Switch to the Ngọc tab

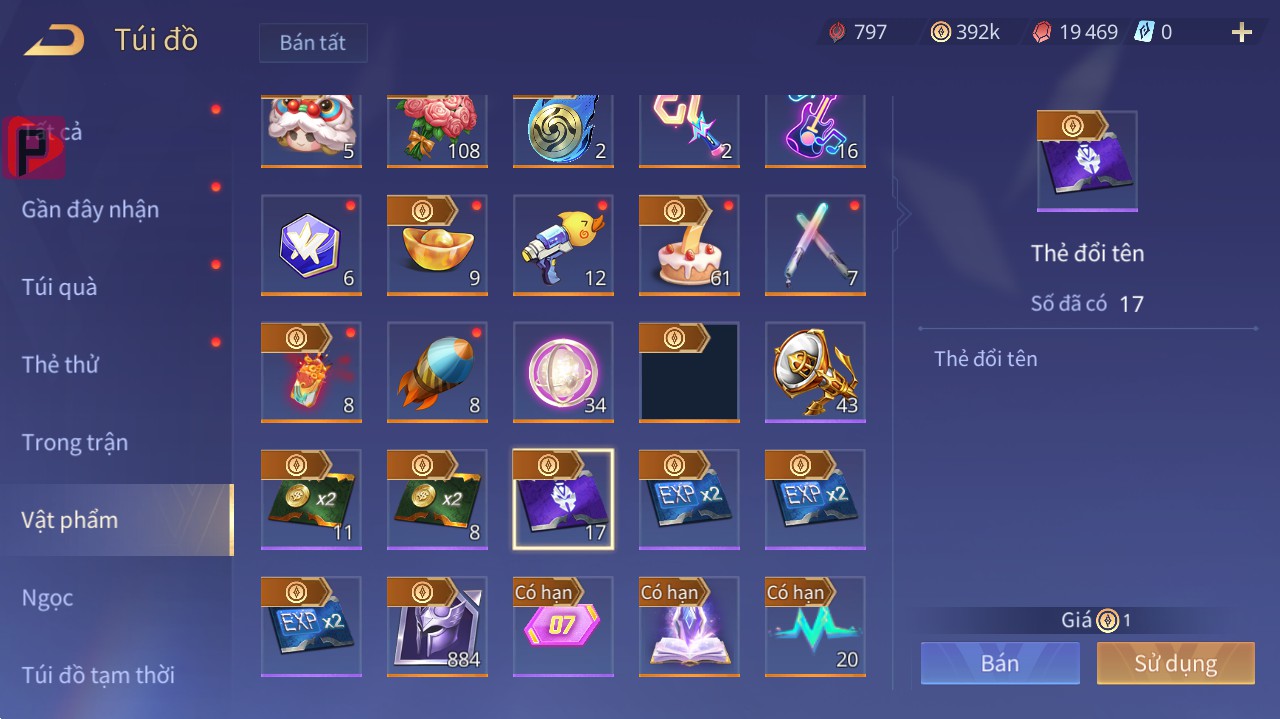(48, 598)
